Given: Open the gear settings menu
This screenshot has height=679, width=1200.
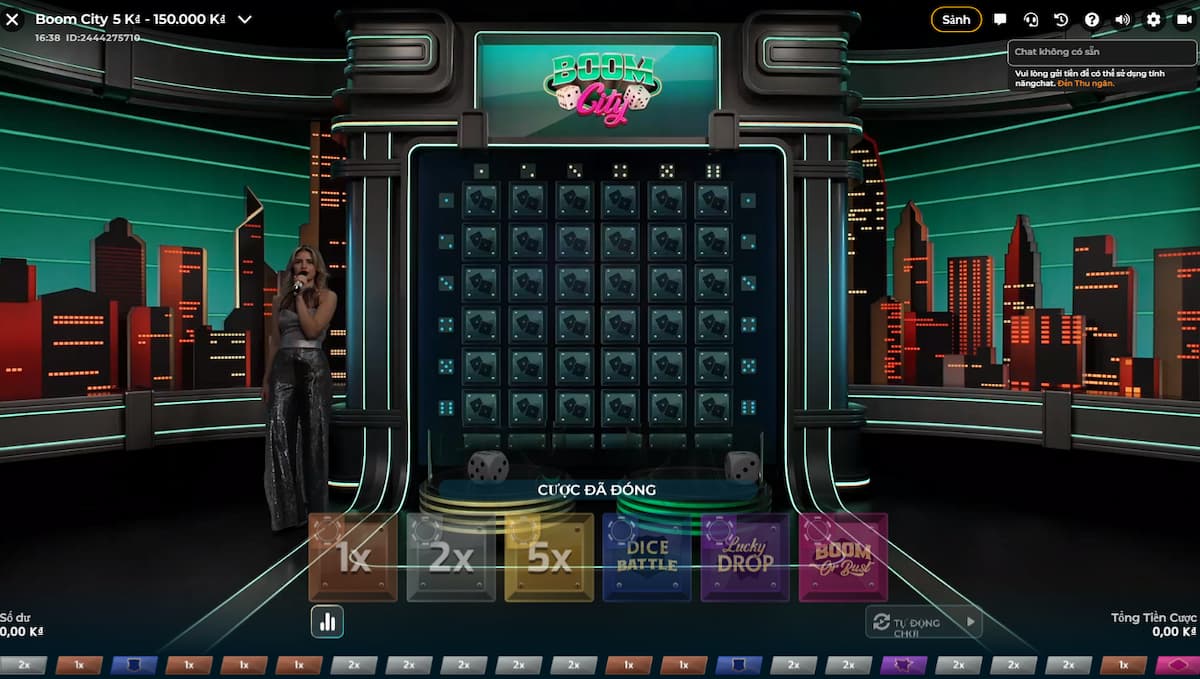Looking at the screenshot, I should click(x=1154, y=19).
